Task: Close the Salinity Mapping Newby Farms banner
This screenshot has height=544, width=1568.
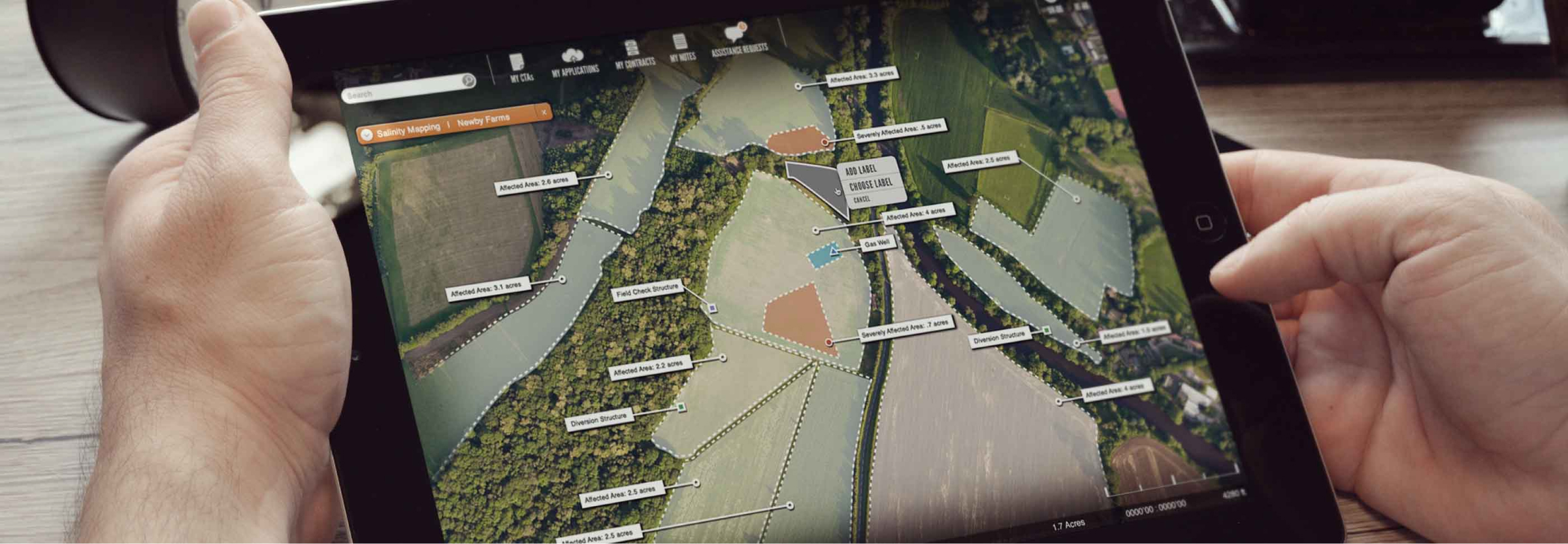Action: pyautogui.click(x=546, y=112)
